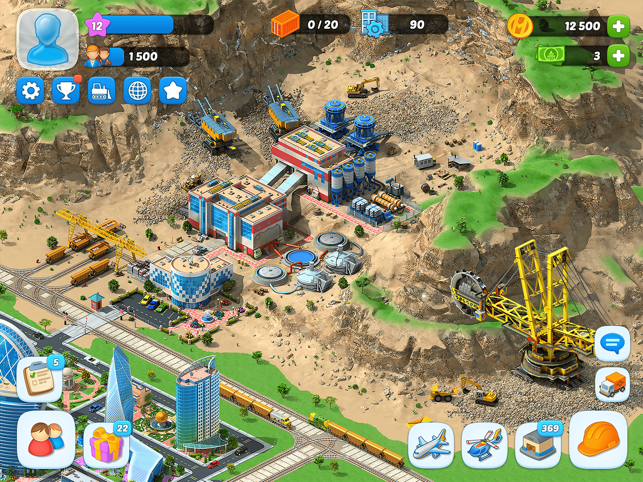This screenshot has height=482, width=643.
Task: Open the chat speech bubble
Action: 612,344
